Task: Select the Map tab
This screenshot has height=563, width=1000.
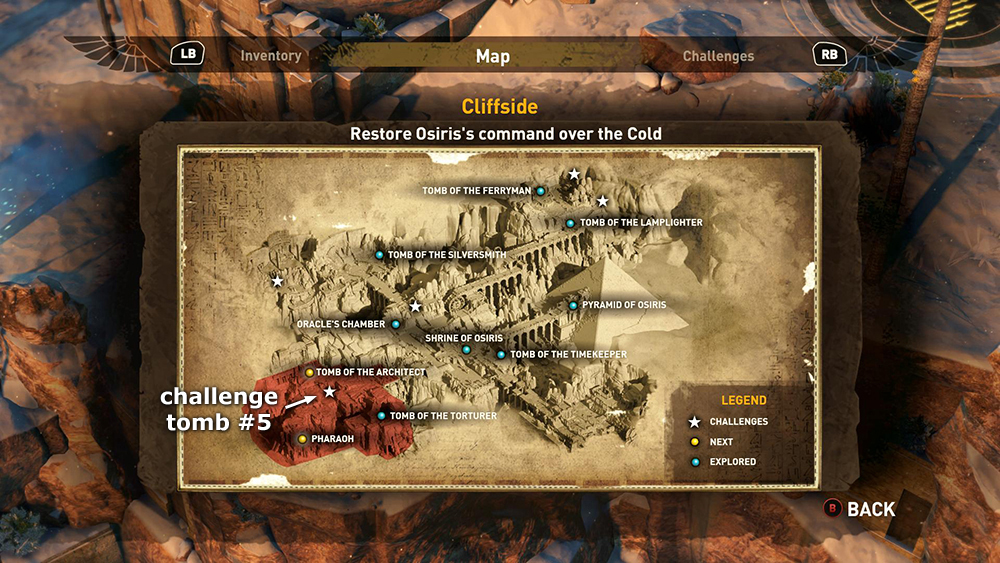Action: tap(493, 56)
